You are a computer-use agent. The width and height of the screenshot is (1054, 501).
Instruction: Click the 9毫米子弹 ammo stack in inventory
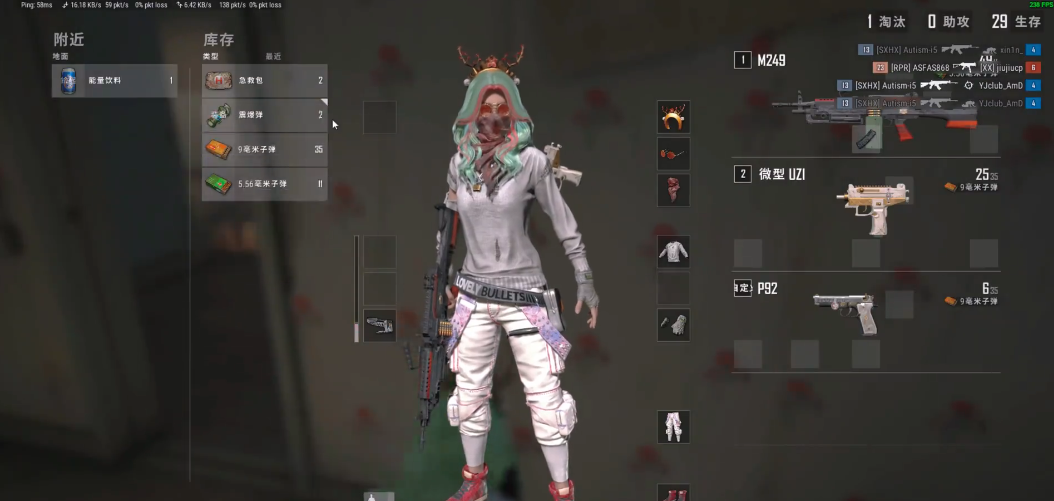pyautogui.click(x=264, y=150)
